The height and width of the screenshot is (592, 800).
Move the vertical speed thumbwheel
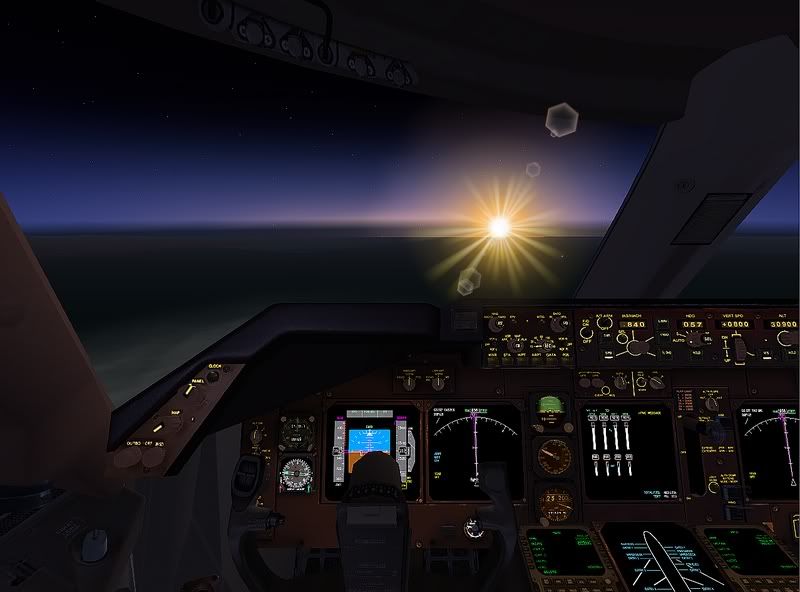[741, 348]
